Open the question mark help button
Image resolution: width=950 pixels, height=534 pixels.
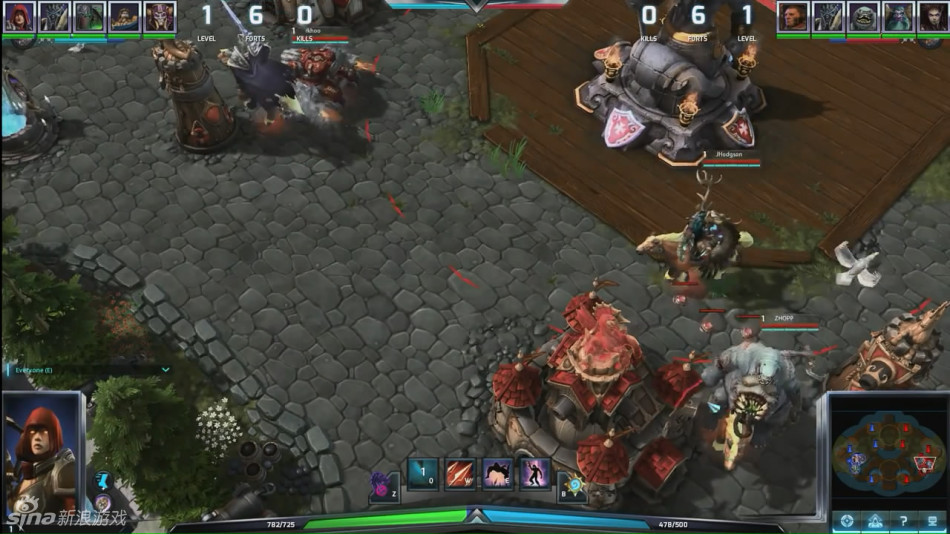pos(903,521)
